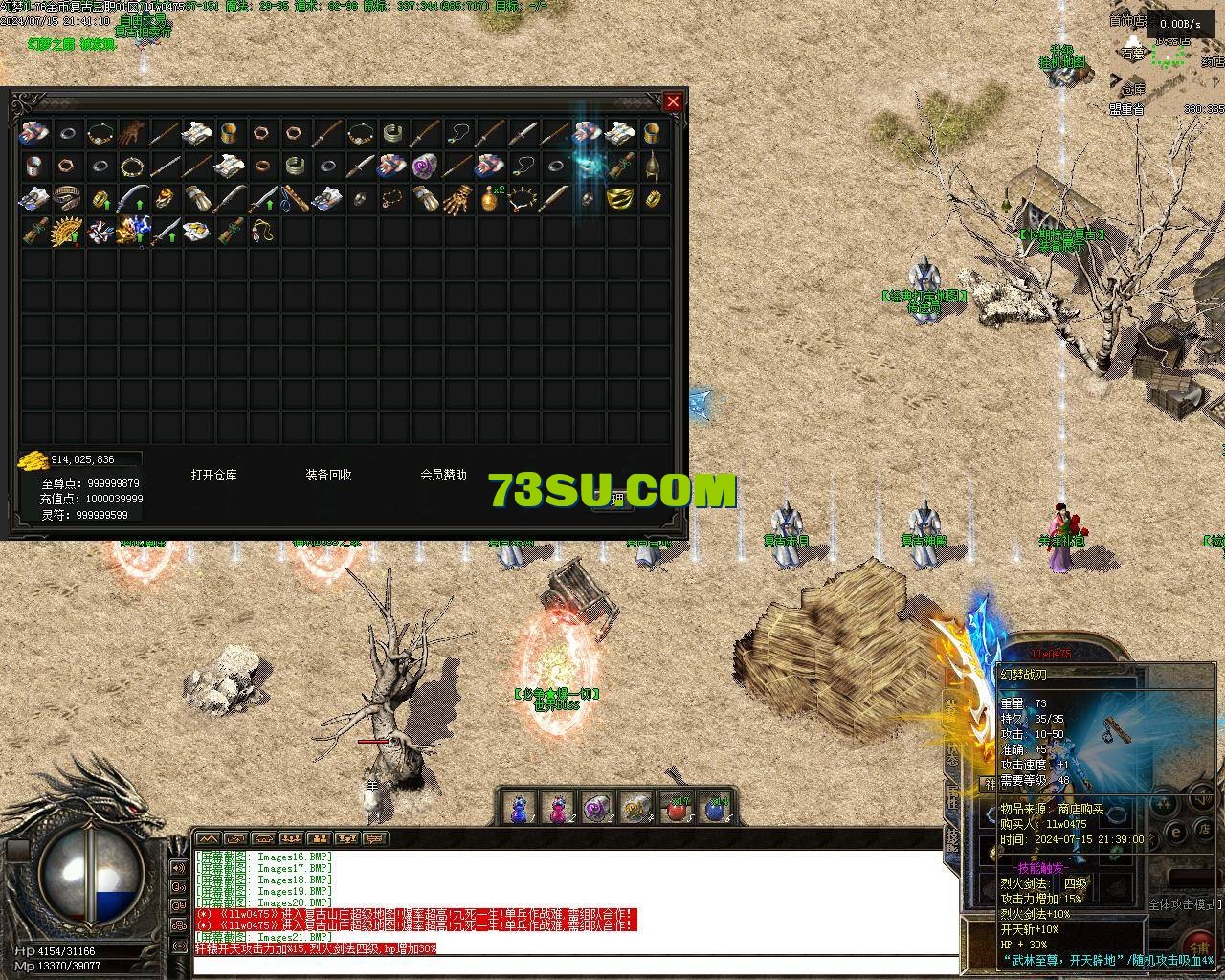Toggle the sound speaker button beside chat
The width and height of the screenshot is (1225, 980).
tap(178, 868)
